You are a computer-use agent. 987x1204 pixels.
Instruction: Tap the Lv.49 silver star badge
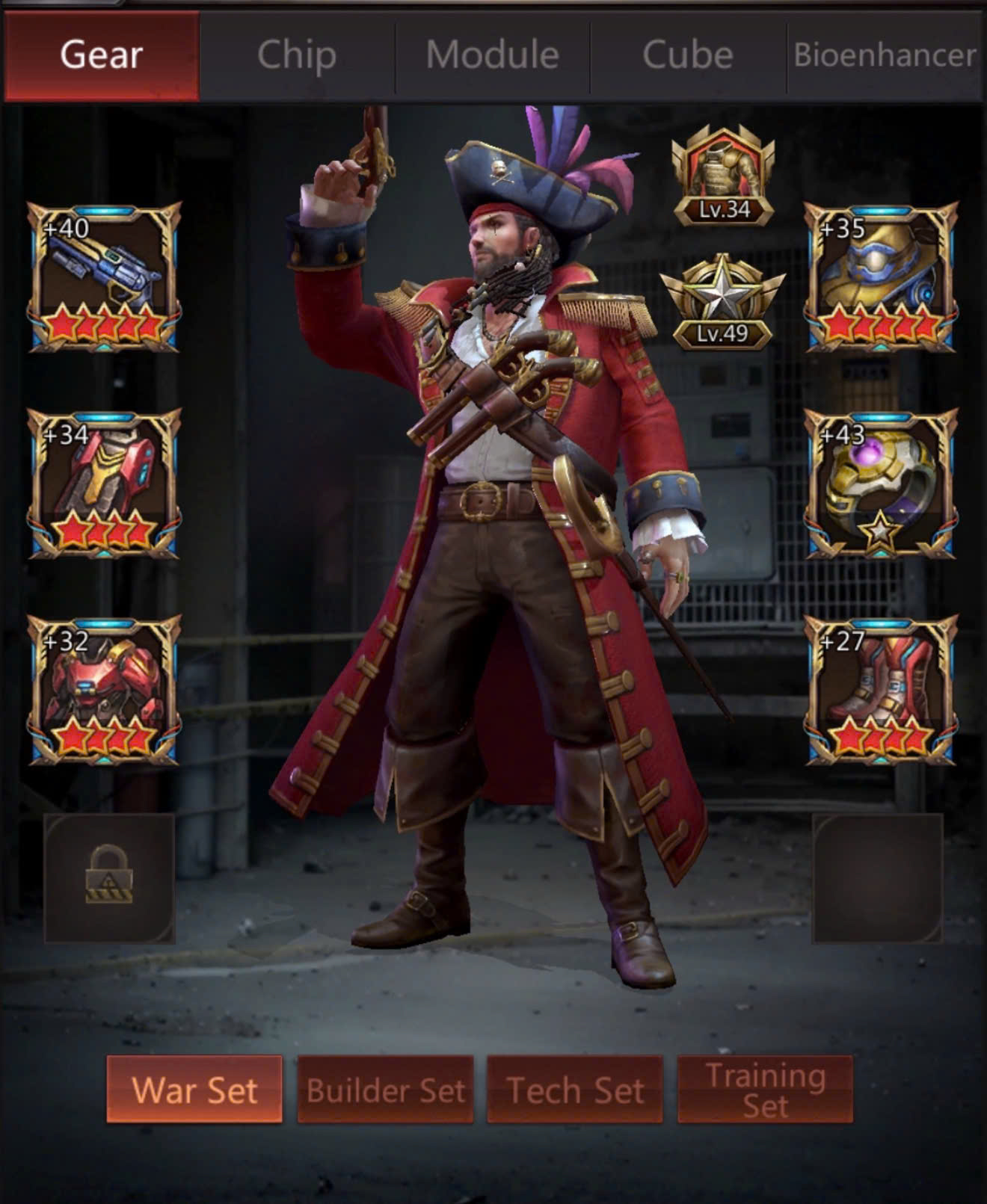(722, 303)
